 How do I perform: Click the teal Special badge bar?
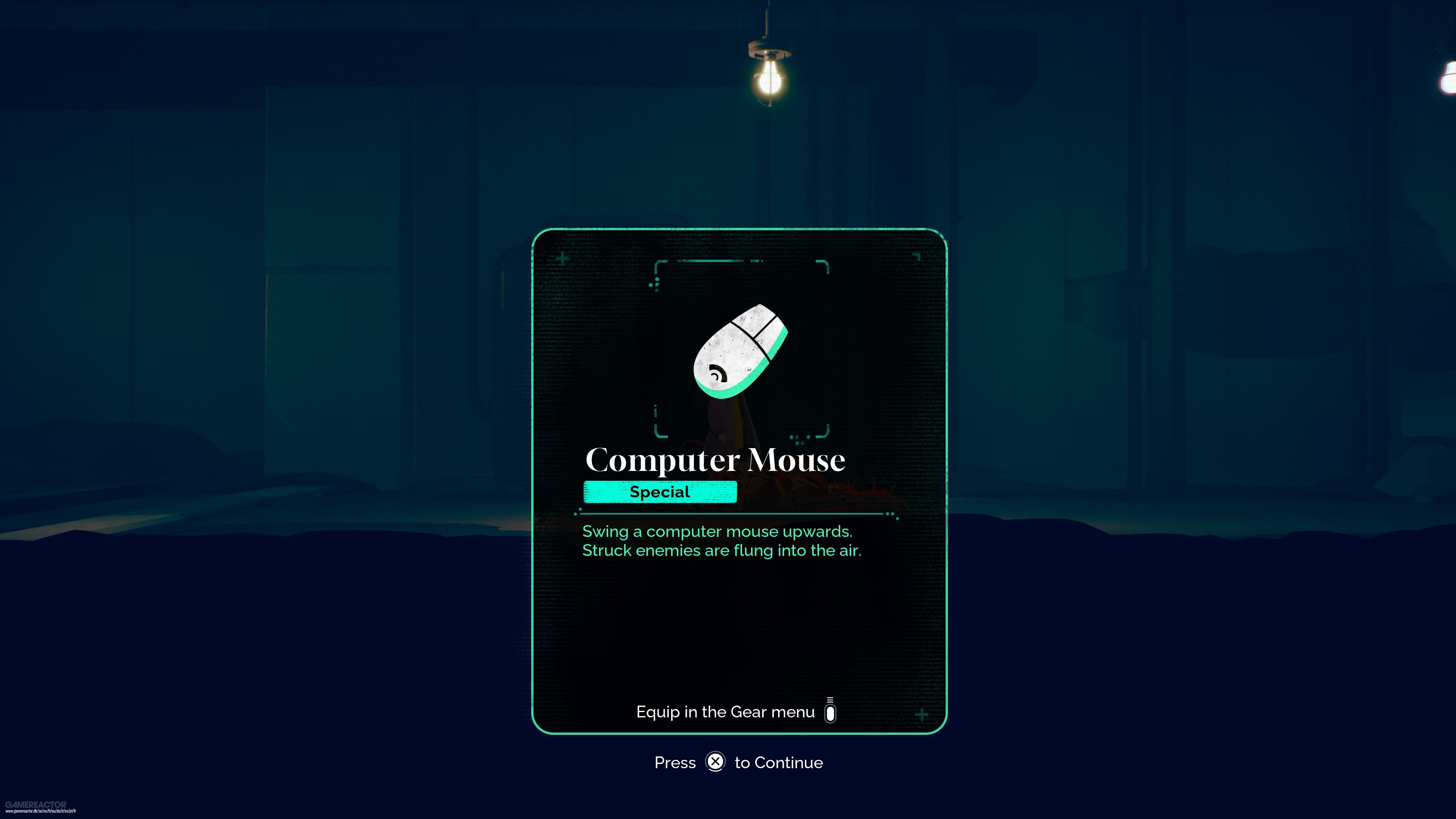click(660, 492)
